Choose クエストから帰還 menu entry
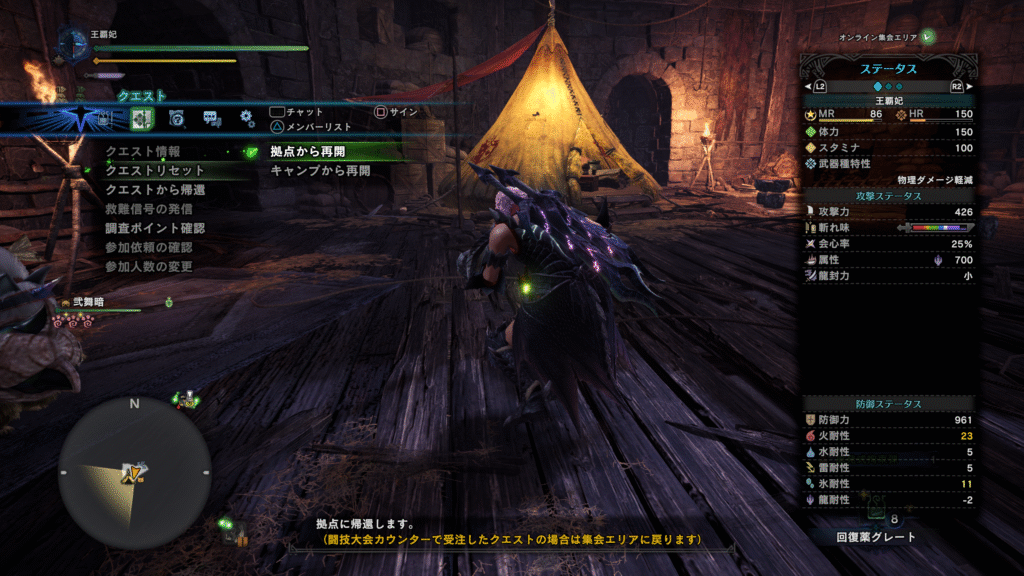 [x=155, y=190]
